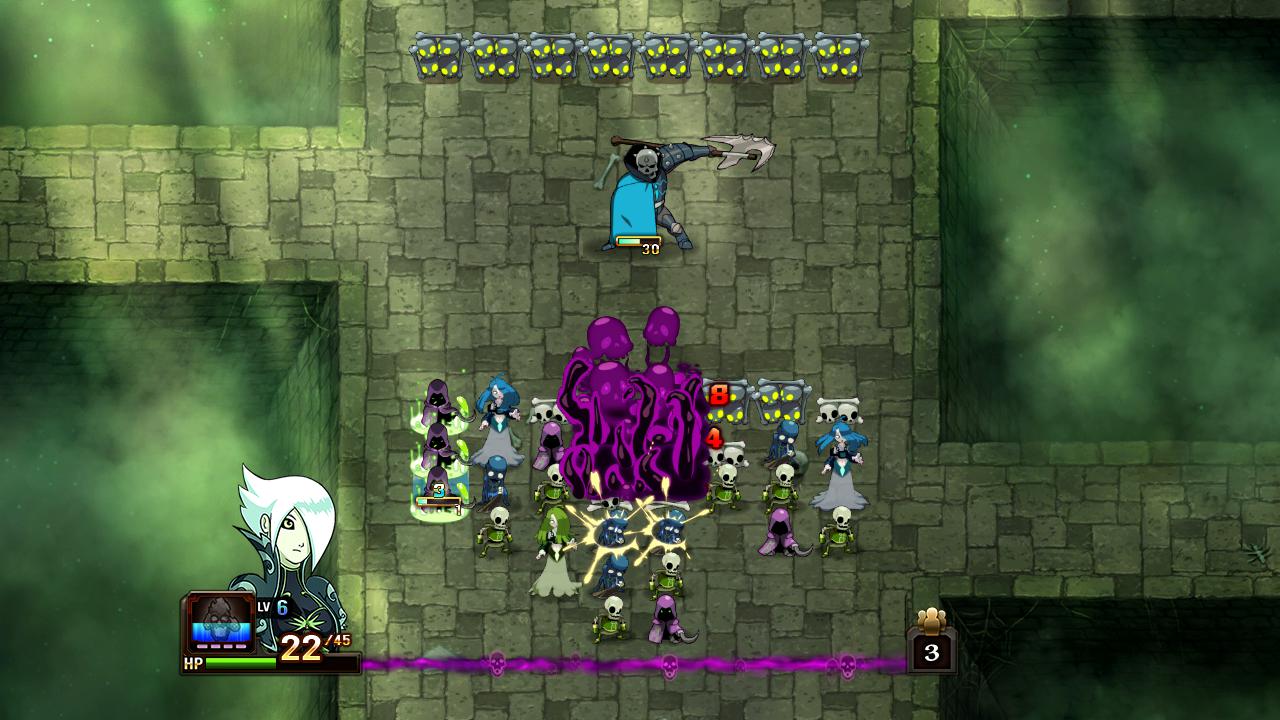Click the blue LV 6 level badge
The width and height of the screenshot is (1280, 720).
coord(283,606)
